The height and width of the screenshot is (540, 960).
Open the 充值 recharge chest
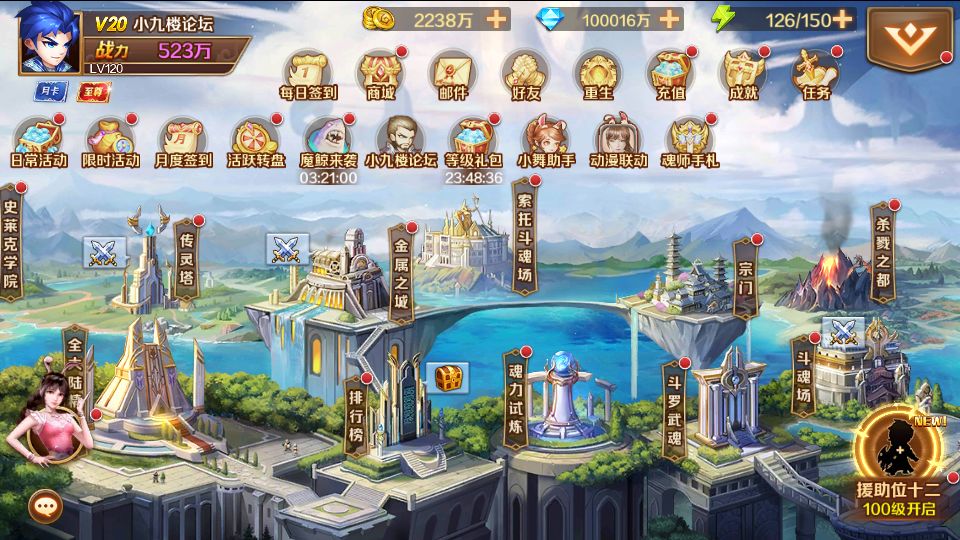point(669,72)
